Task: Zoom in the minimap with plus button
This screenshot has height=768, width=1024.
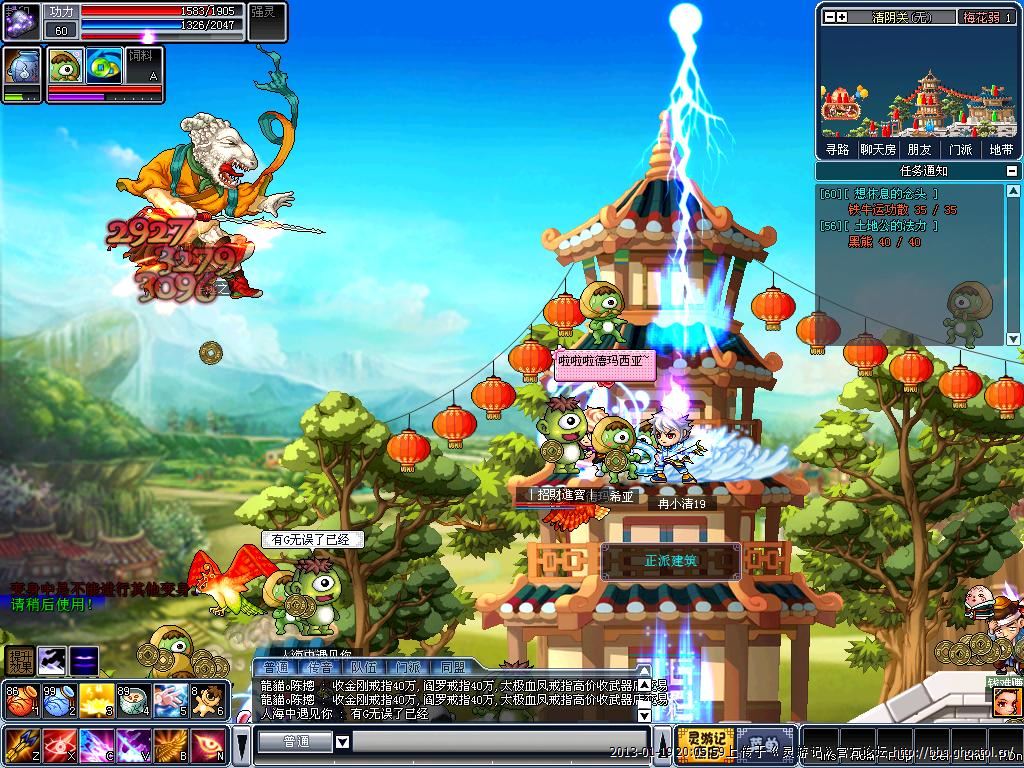Action: pyautogui.click(x=841, y=17)
